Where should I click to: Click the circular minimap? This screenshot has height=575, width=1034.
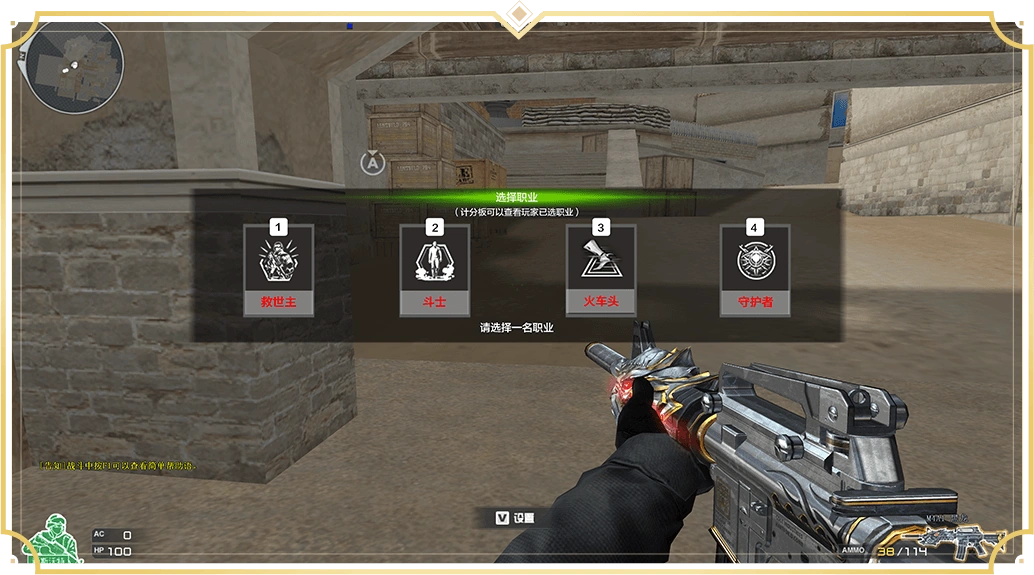tap(74, 65)
